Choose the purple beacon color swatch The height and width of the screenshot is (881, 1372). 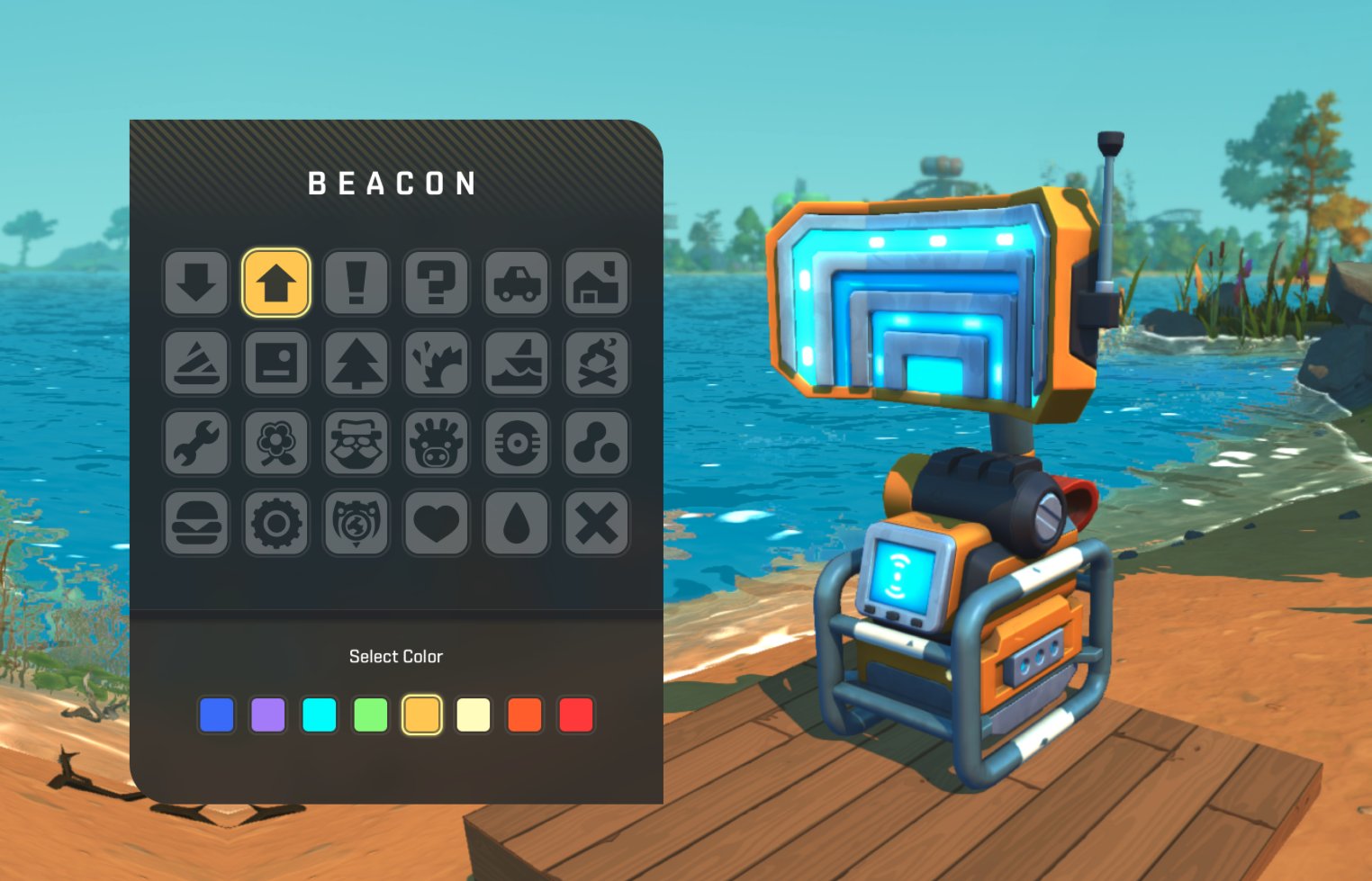coord(267,715)
